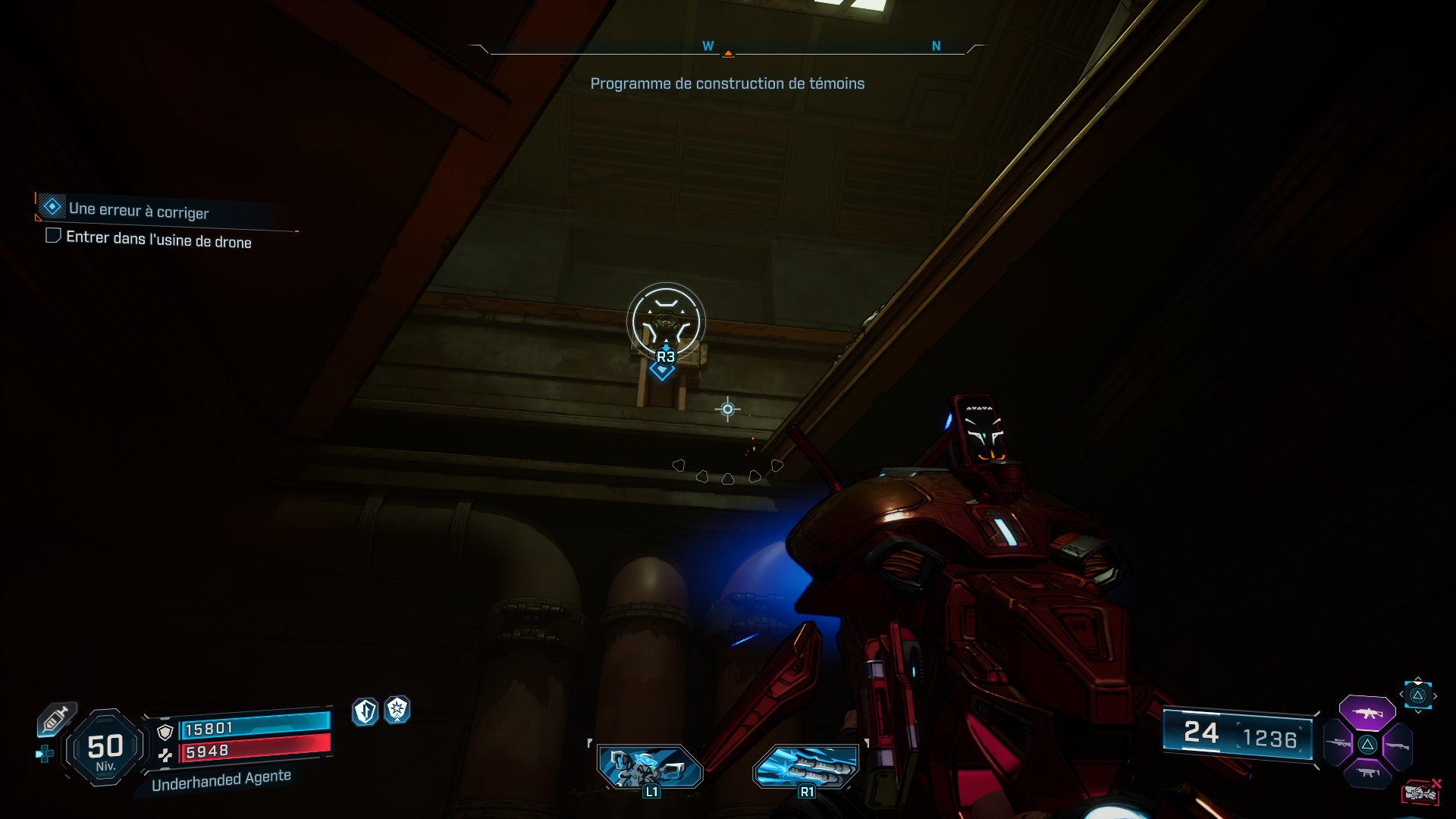Image resolution: width=1456 pixels, height=819 pixels.
Task: Select the W marker on the compass
Action: coord(708,45)
